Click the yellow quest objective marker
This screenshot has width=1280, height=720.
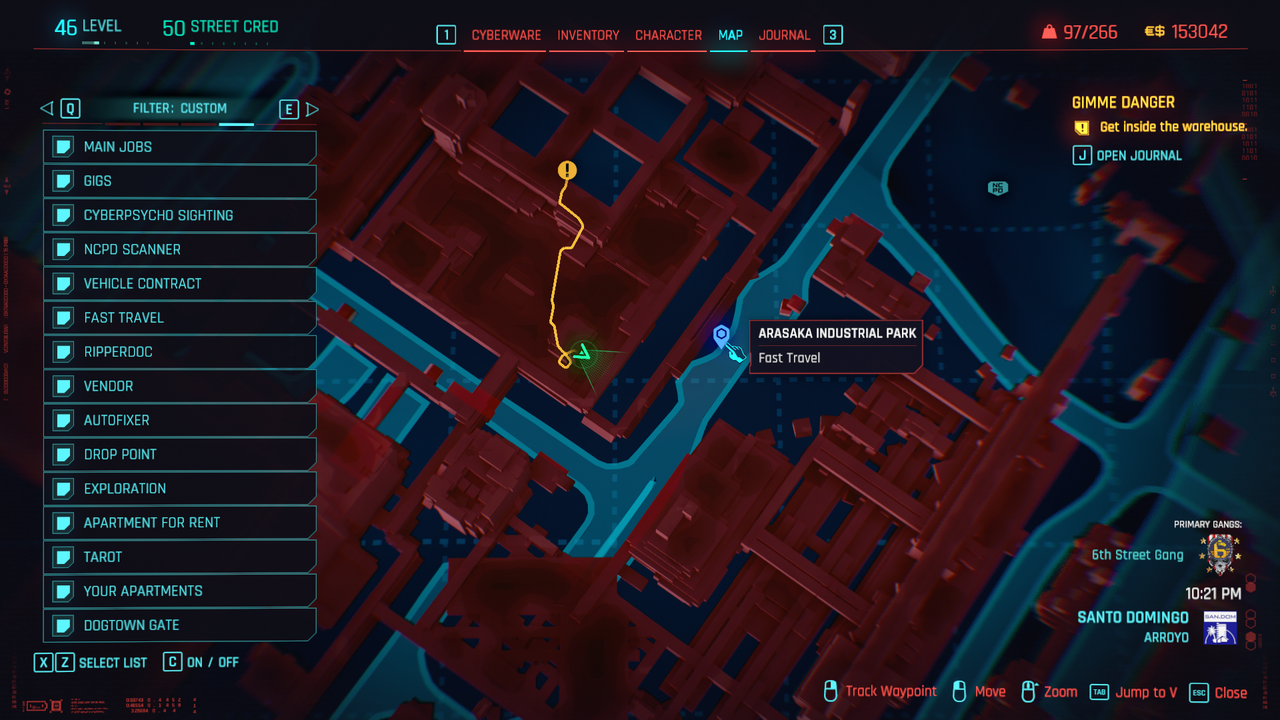point(567,171)
